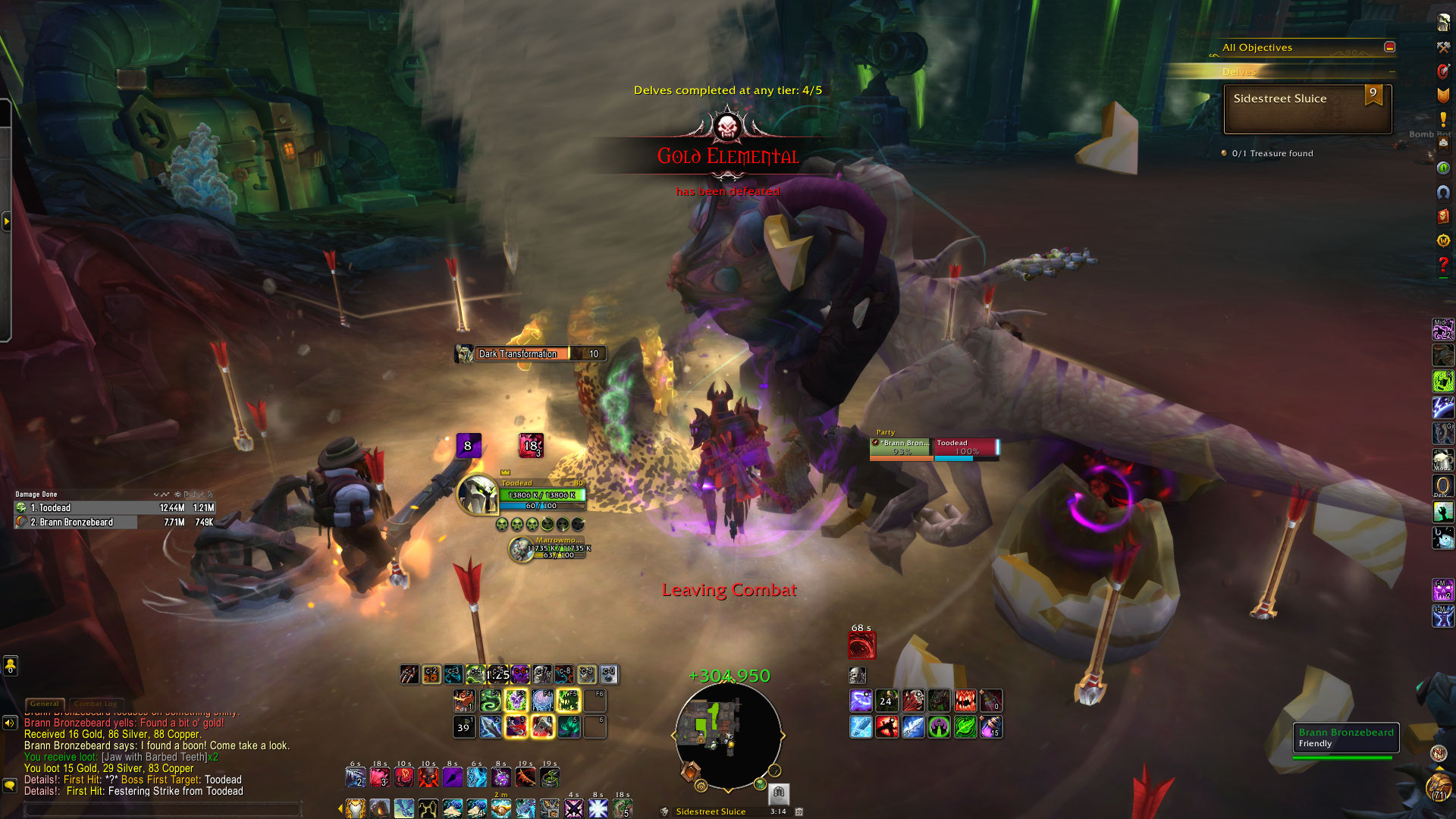This screenshot has width=1456, height=819.
Task: Open the red question mark help button
Action: point(1443,265)
